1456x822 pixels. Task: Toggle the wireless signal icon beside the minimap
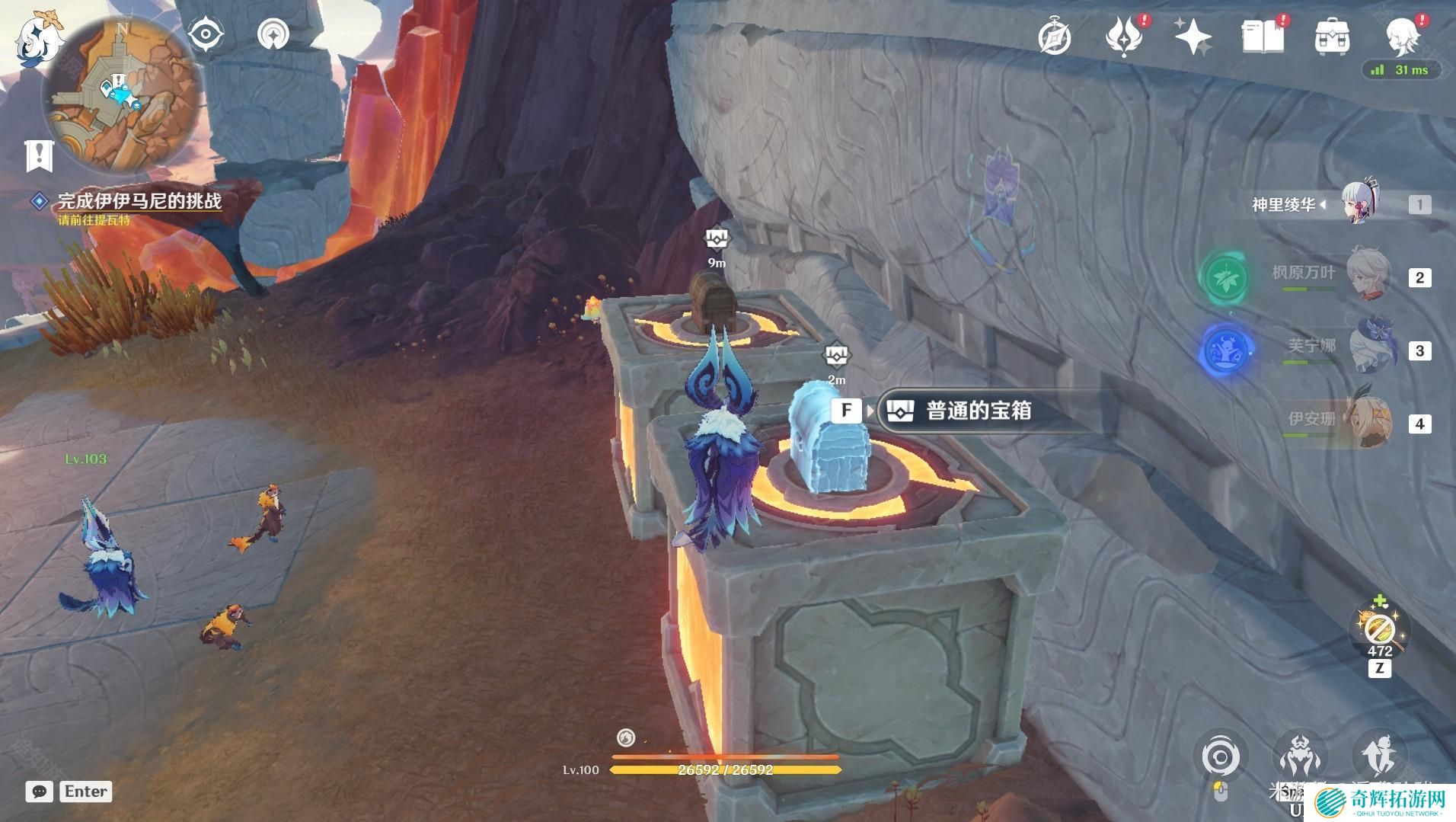[273, 35]
